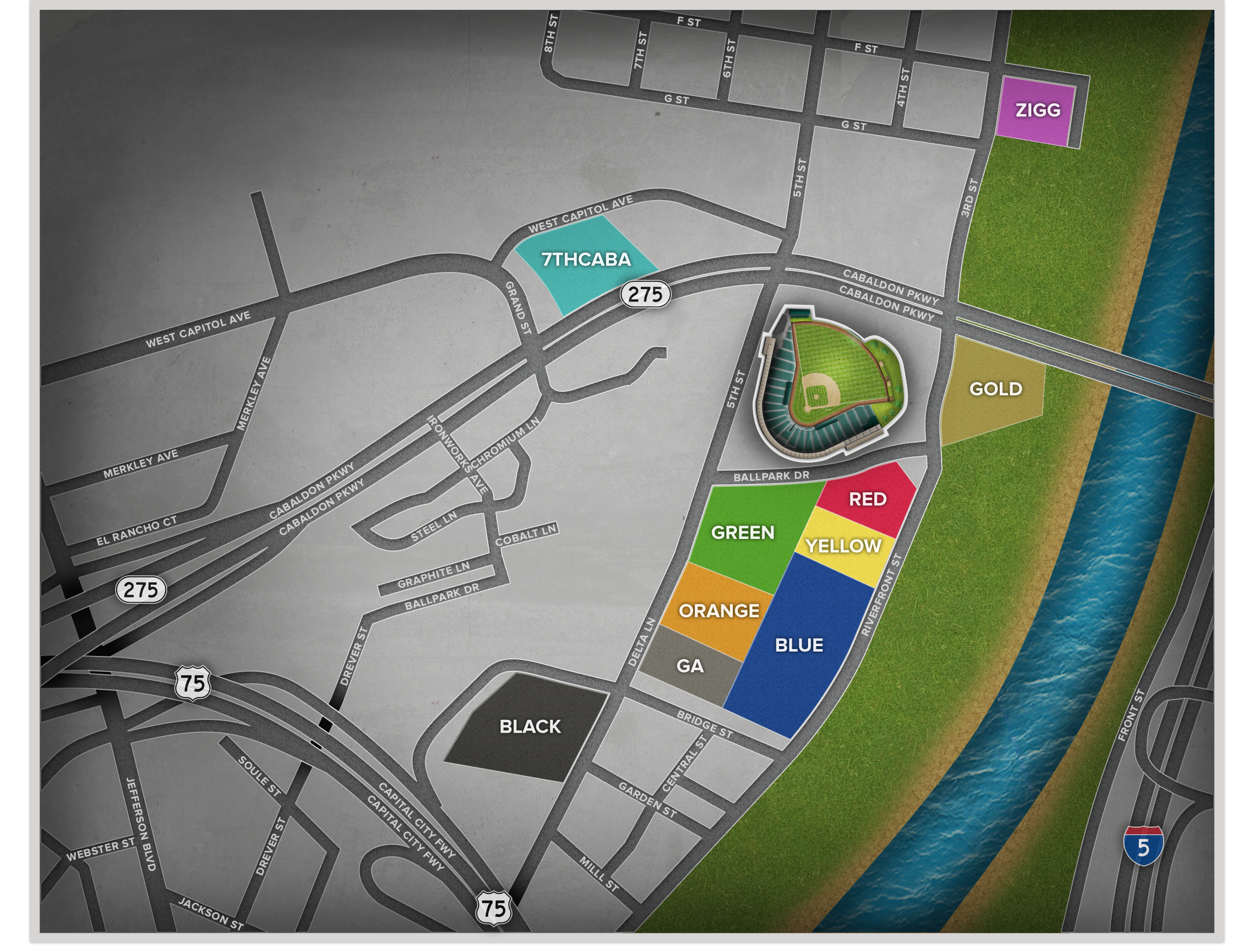Pick the GOLD parking zone

(994, 389)
